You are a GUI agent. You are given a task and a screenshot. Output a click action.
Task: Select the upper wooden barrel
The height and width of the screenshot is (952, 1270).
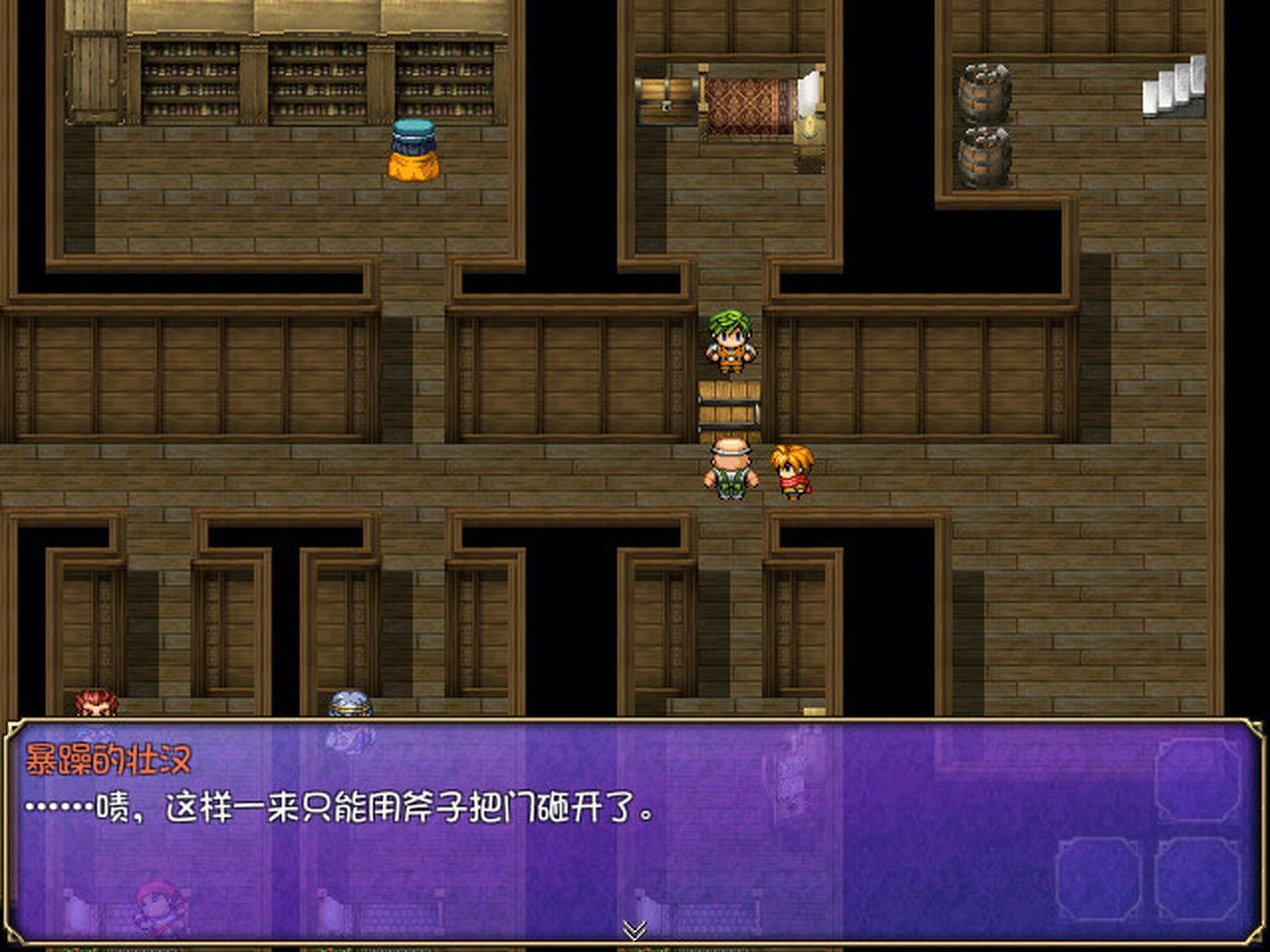click(x=983, y=94)
